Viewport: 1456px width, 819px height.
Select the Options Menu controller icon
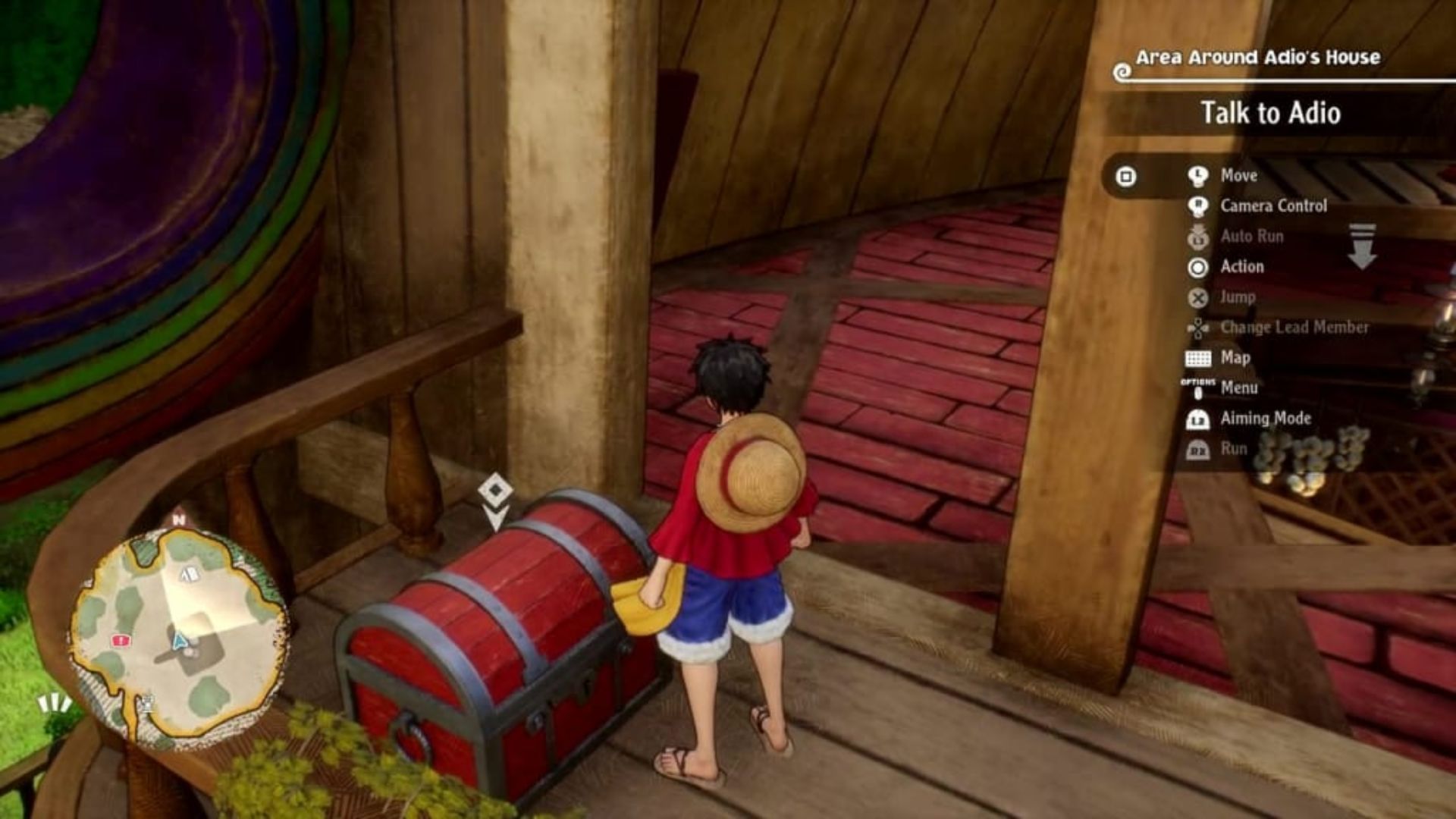1200,388
